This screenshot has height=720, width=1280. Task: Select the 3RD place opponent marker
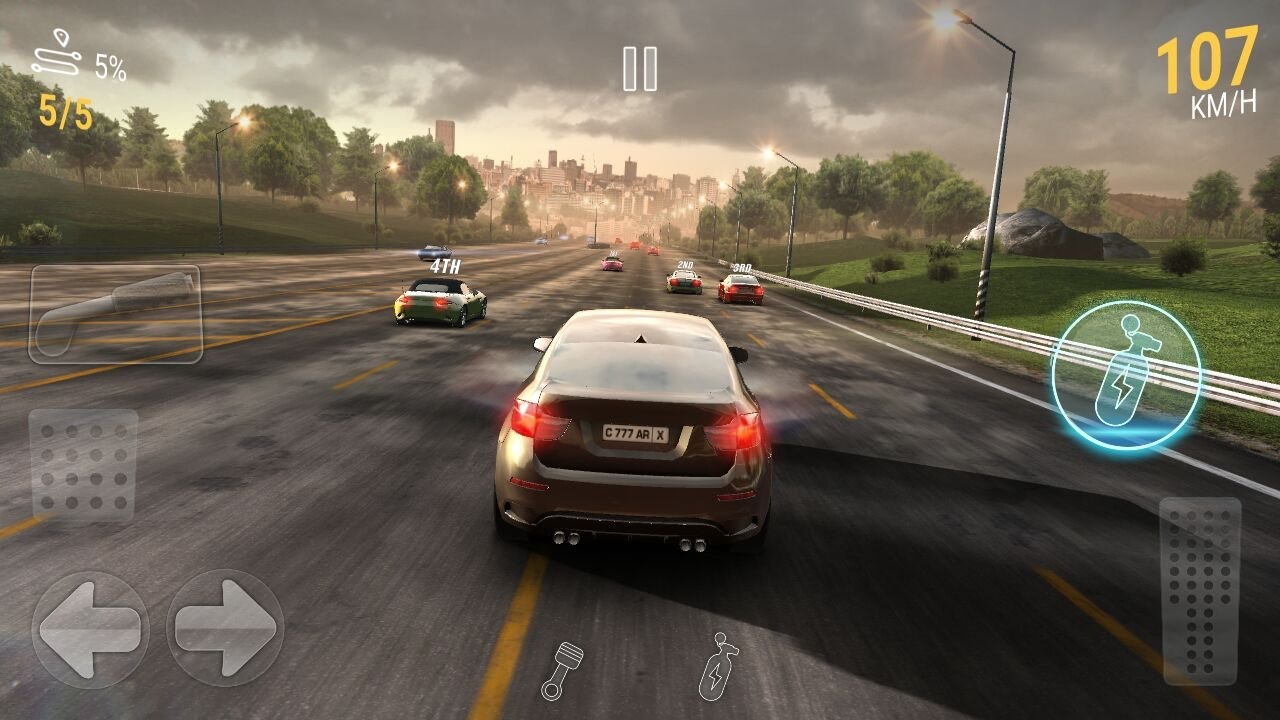[x=744, y=268]
